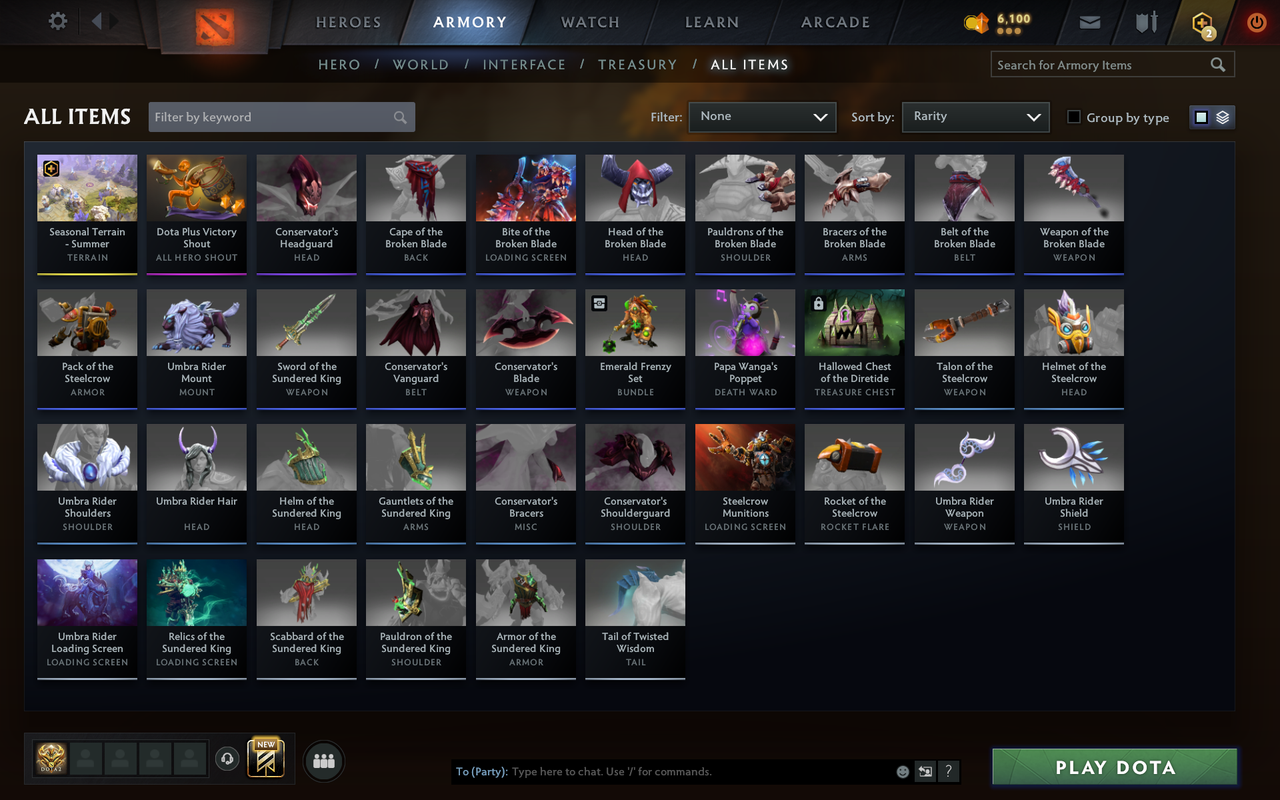Open the mail notifications icon
The height and width of the screenshot is (800, 1280).
tap(1089, 21)
